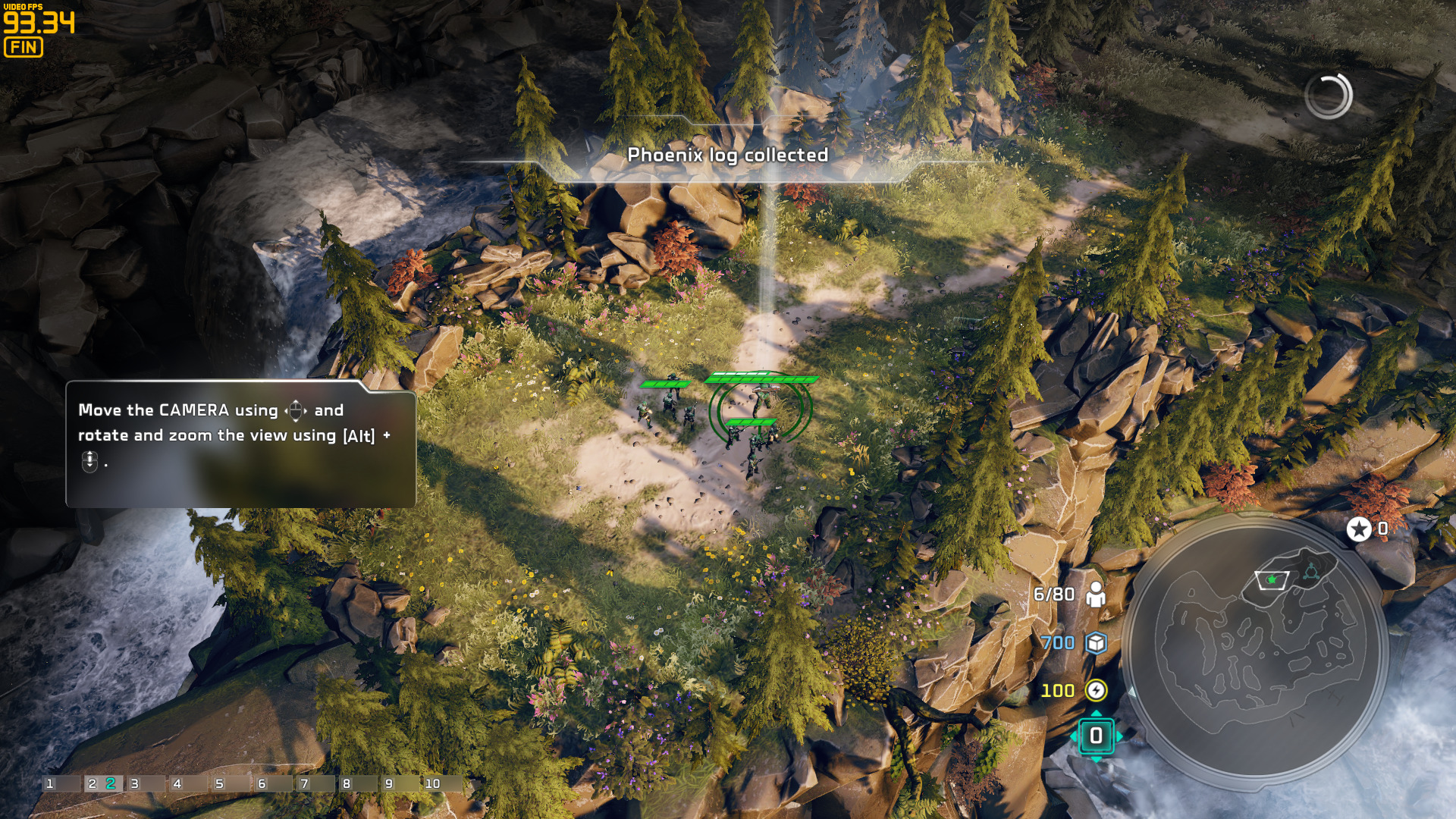Select the squad with the green selection ring
1456x819 pixels.
pyautogui.click(x=760, y=409)
